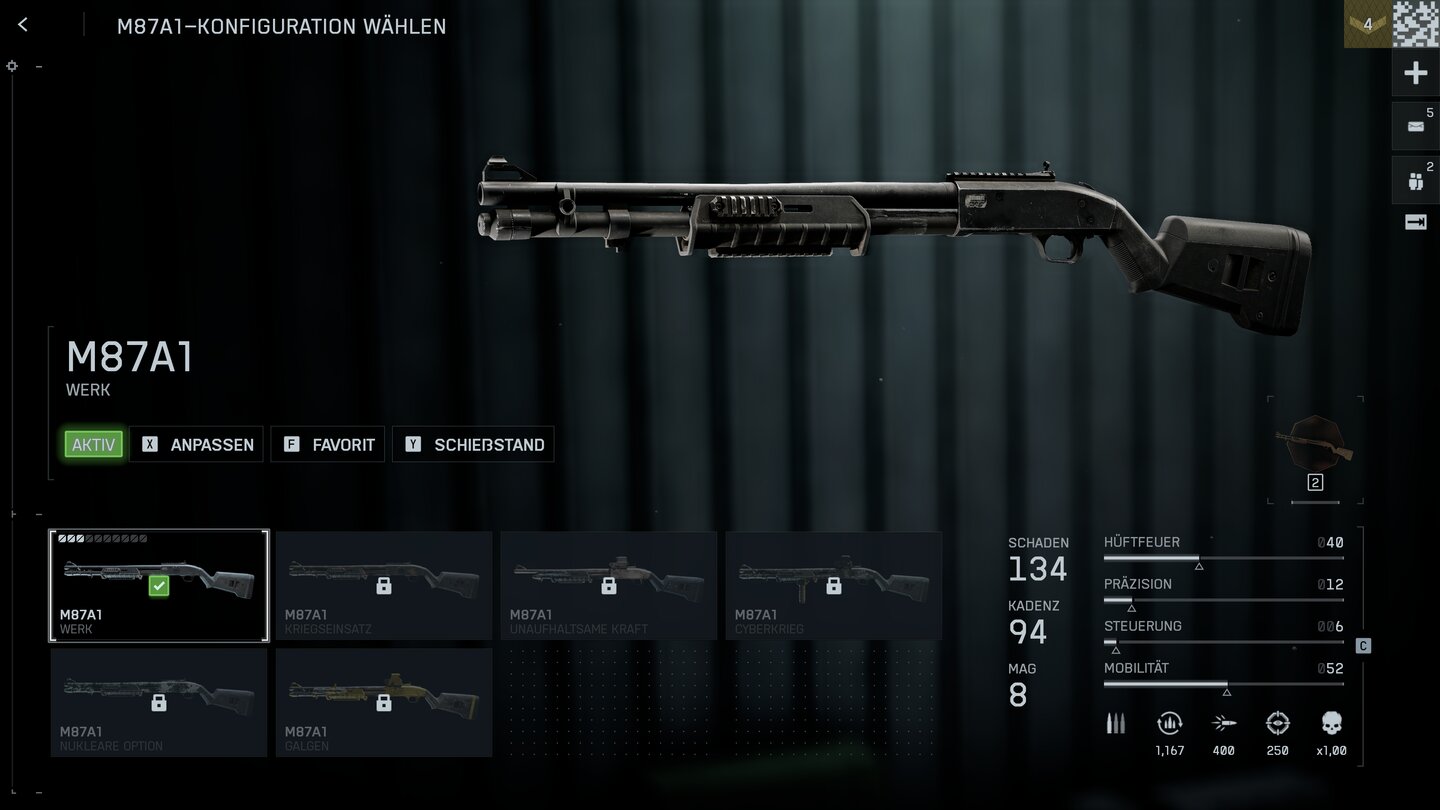Screen dimensions: 1440x810
Task: Open the Schießstand firing range
Action: click(x=474, y=445)
